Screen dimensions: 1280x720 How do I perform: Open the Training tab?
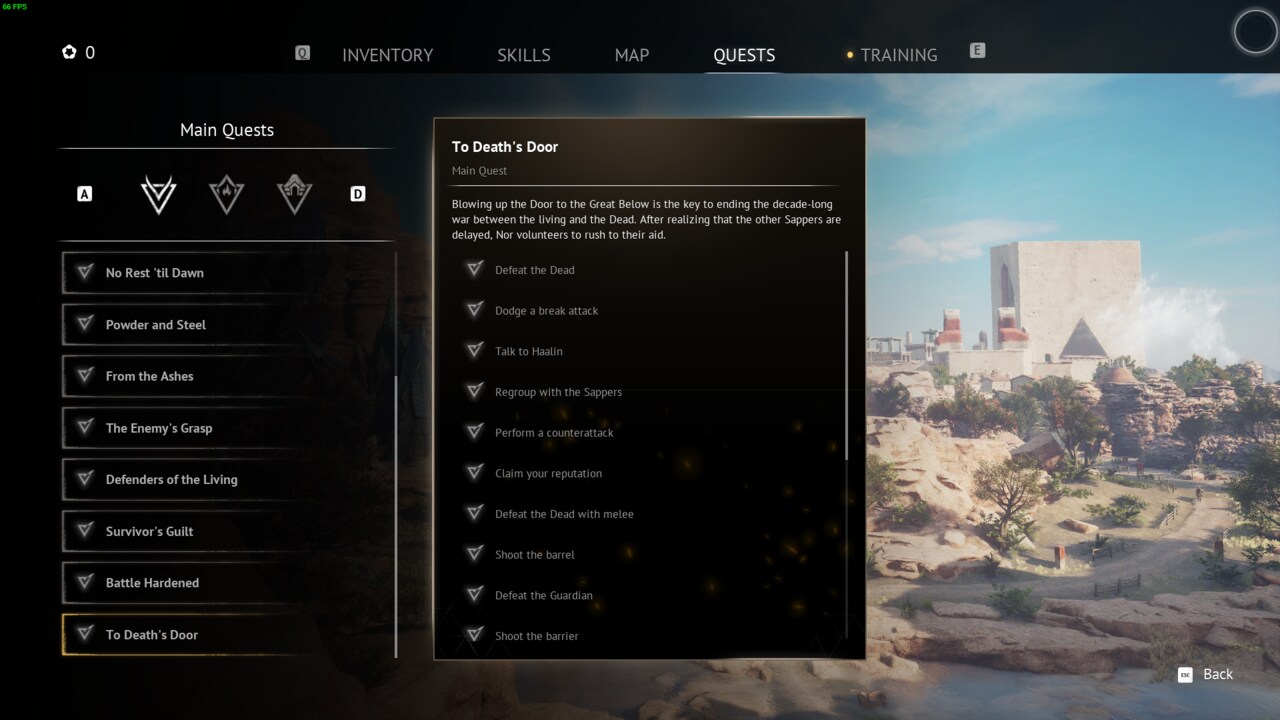click(898, 55)
